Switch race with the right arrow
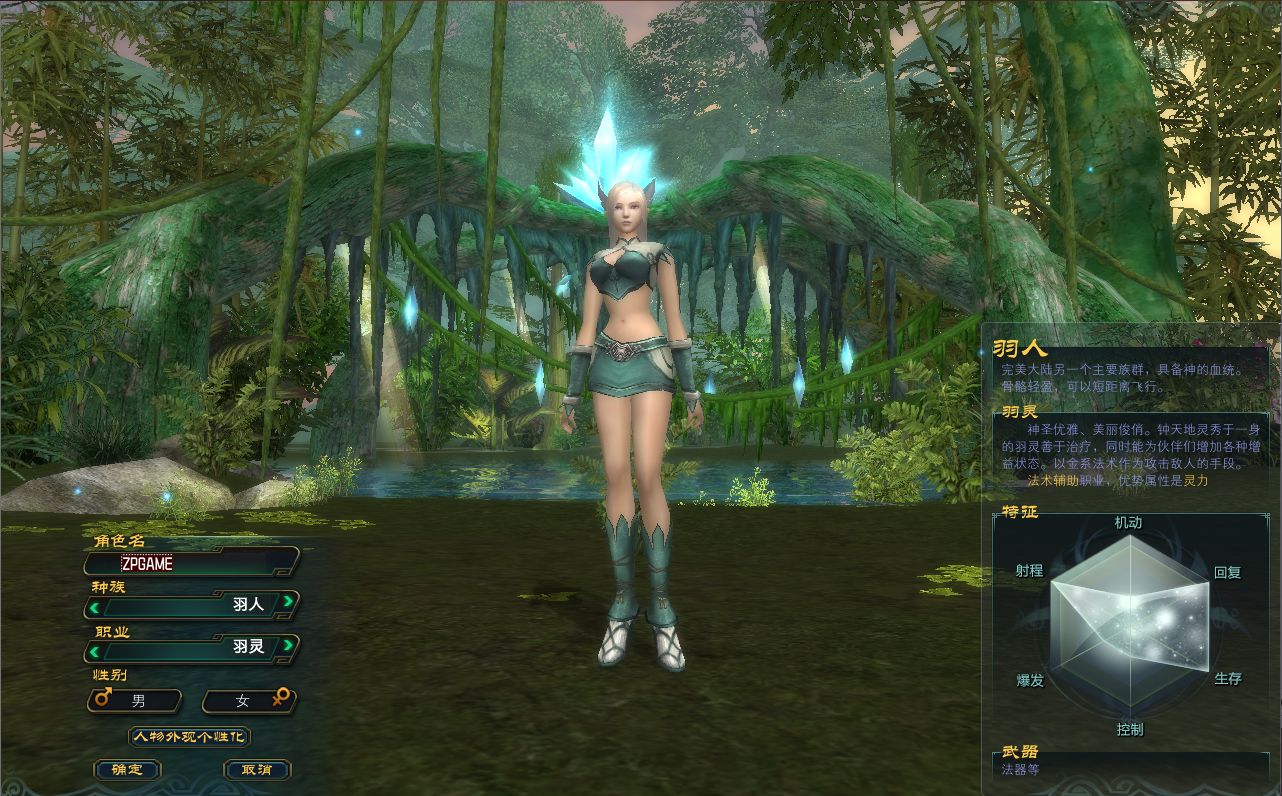This screenshot has width=1282, height=796. point(288,602)
